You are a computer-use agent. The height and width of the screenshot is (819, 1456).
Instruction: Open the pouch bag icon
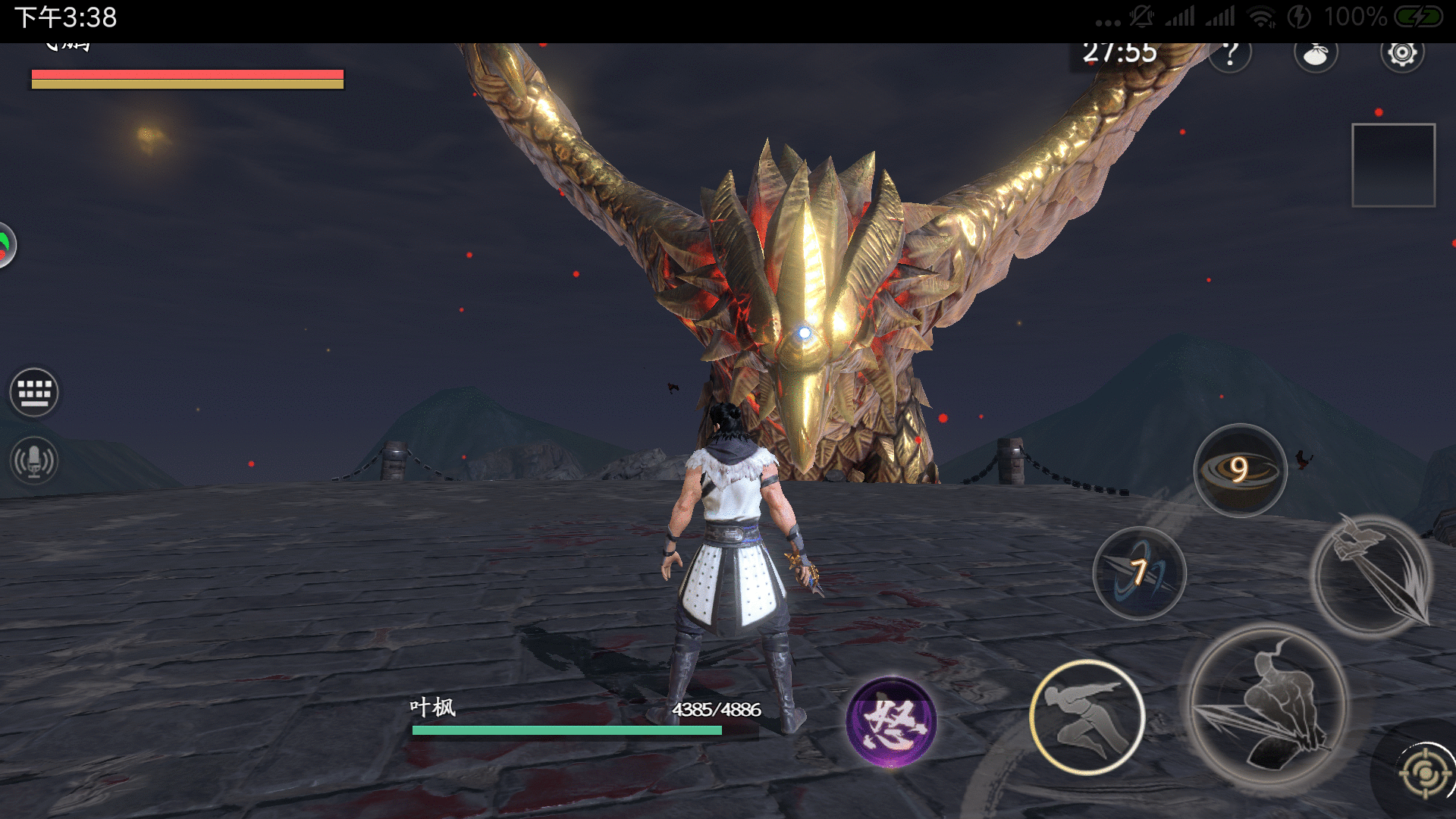(1316, 54)
